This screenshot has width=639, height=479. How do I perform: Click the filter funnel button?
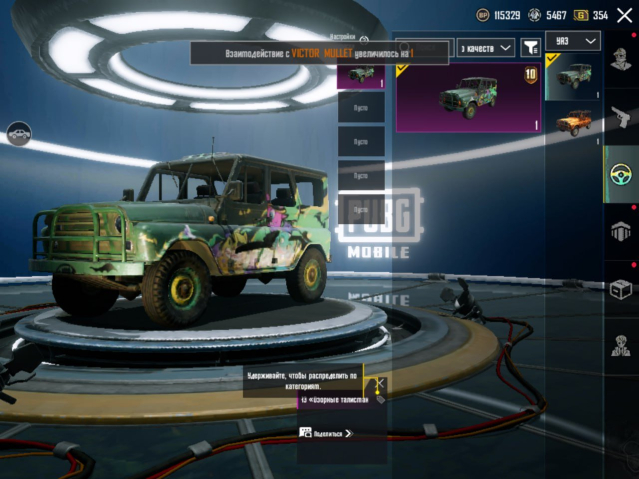[x=531, y=47]
